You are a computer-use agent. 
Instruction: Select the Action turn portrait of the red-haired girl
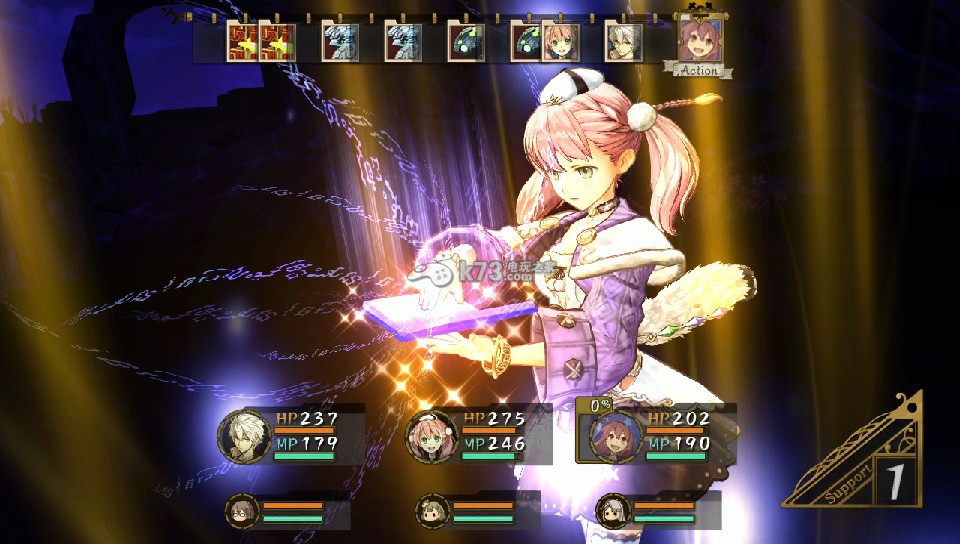(701, 40)
